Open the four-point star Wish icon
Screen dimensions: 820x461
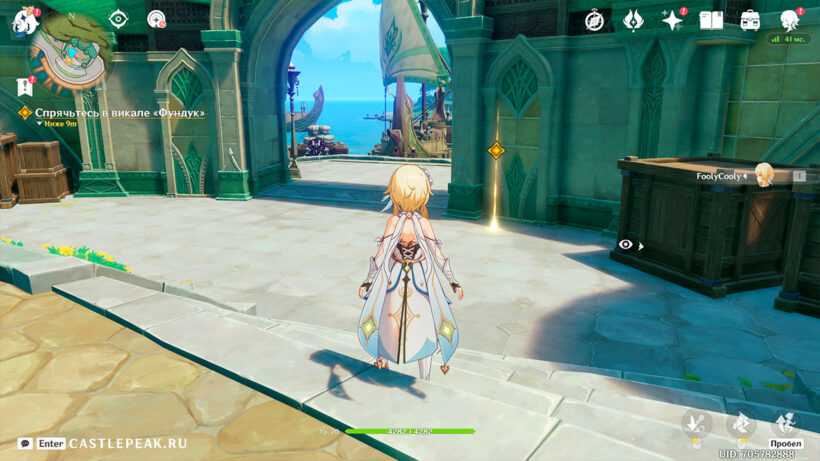(672, 20)
